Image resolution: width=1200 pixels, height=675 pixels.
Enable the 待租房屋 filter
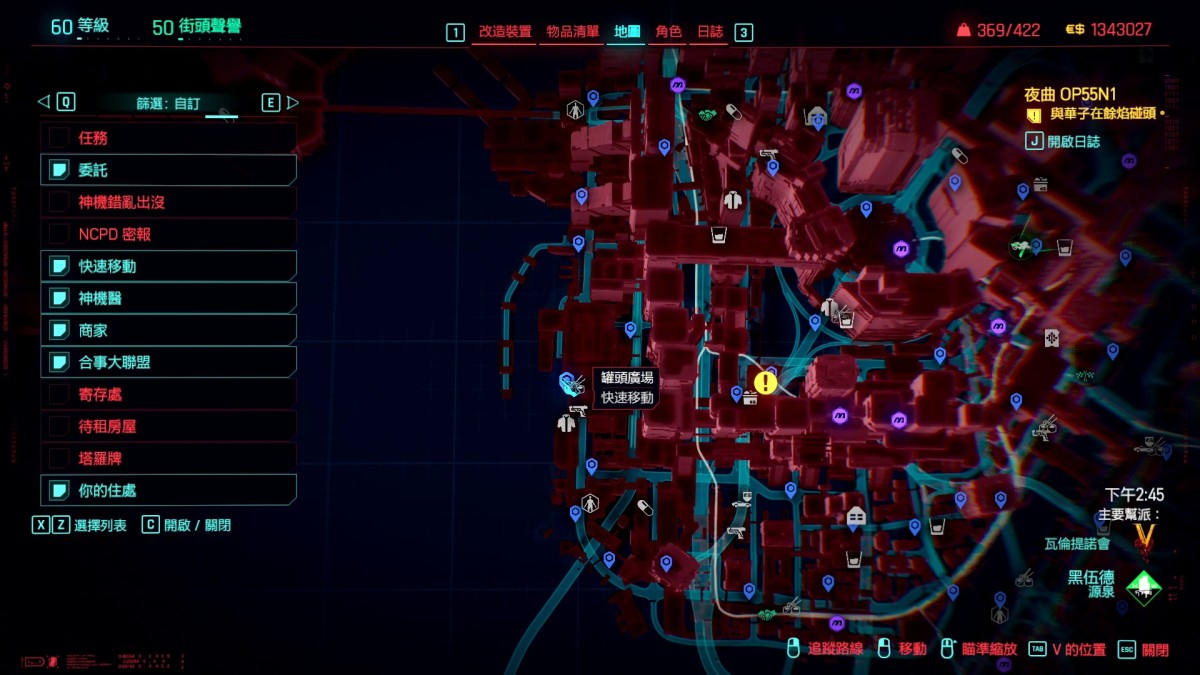(x=168, y=426)
